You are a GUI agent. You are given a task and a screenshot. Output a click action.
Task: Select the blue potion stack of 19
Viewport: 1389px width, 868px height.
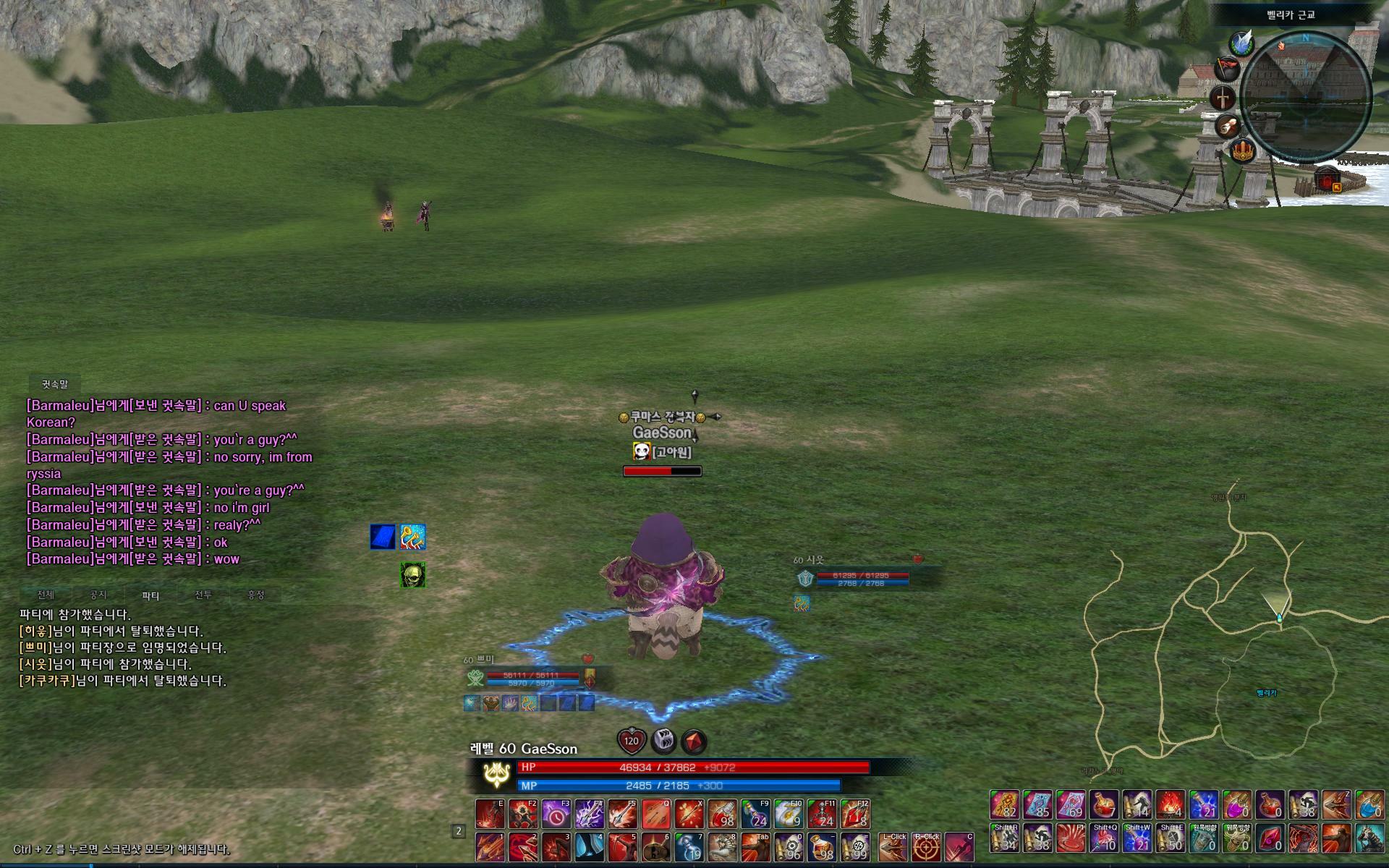coord(689,847)
